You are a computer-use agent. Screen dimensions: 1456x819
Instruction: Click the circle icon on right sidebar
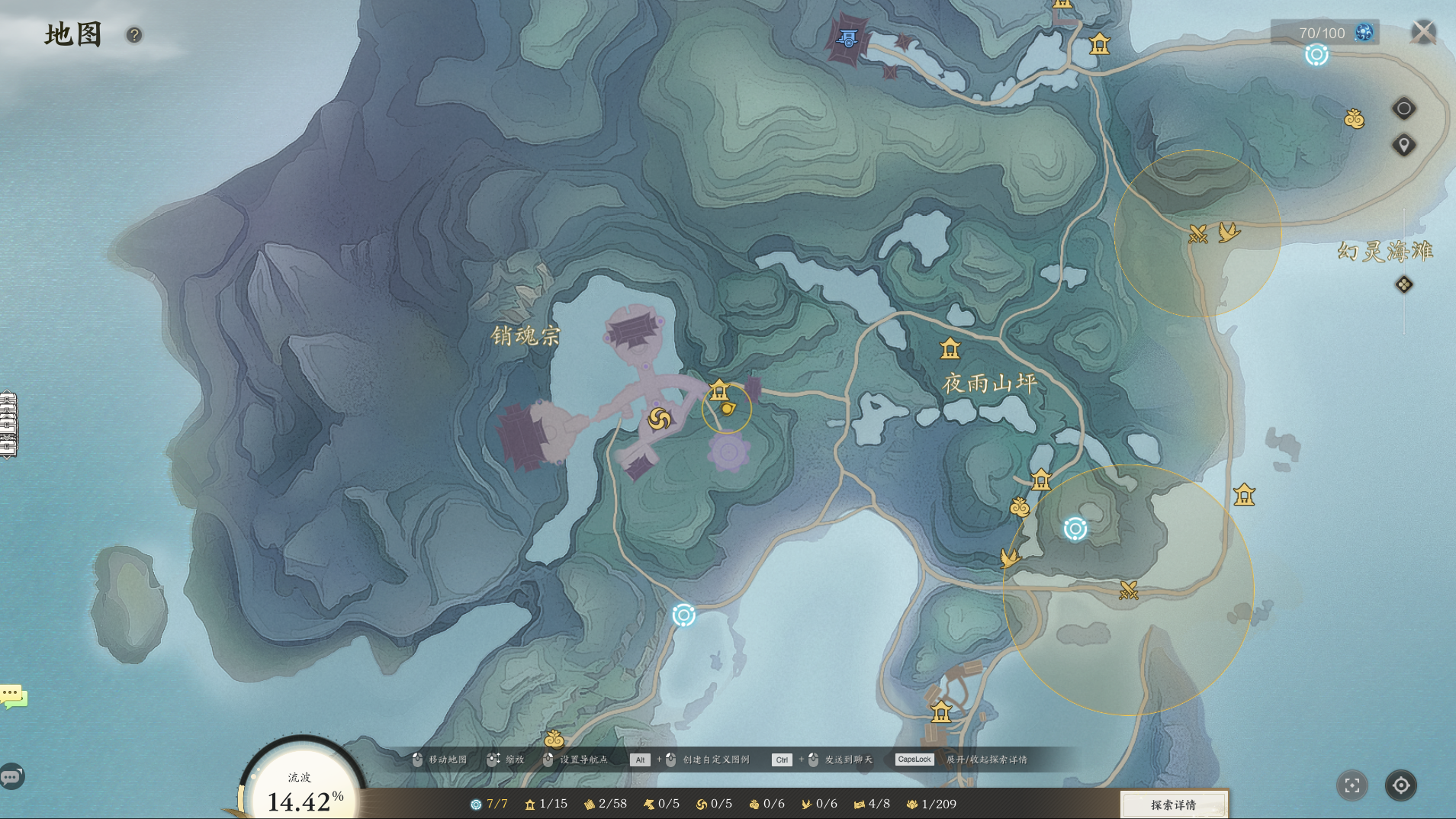coord(1403,108)
